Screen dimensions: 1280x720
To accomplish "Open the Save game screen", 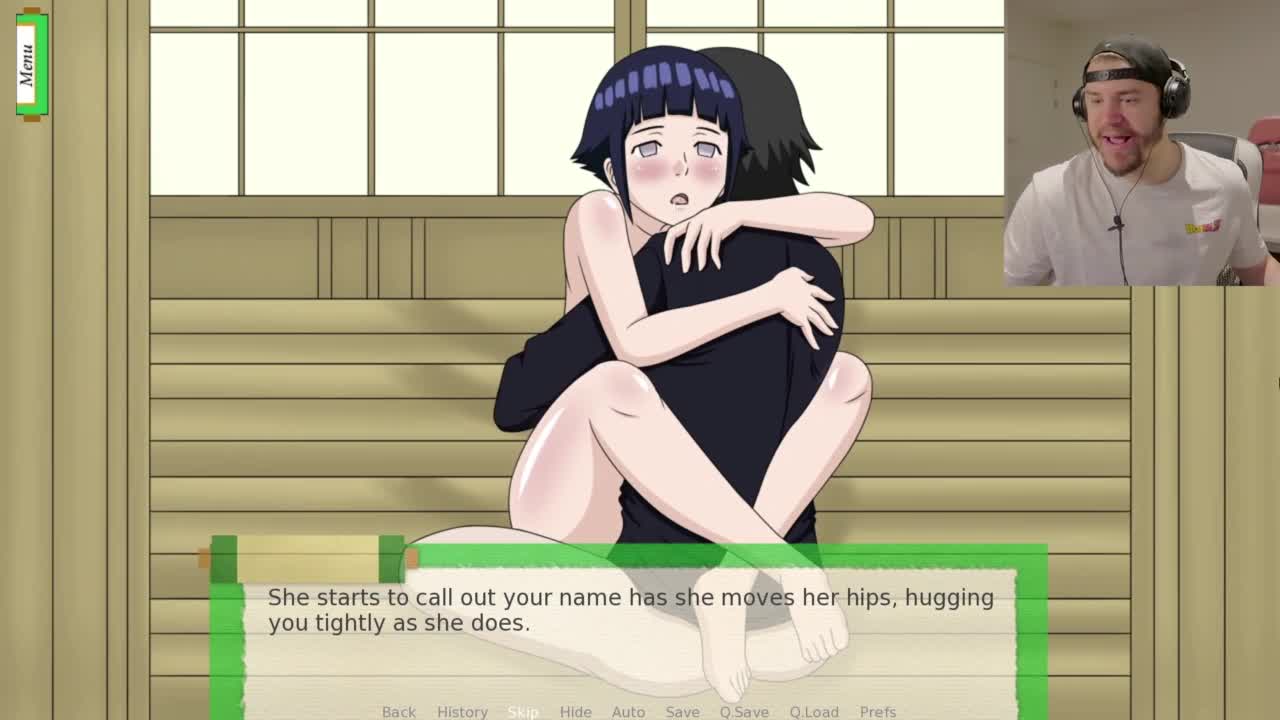I will (x=682, y=711).
